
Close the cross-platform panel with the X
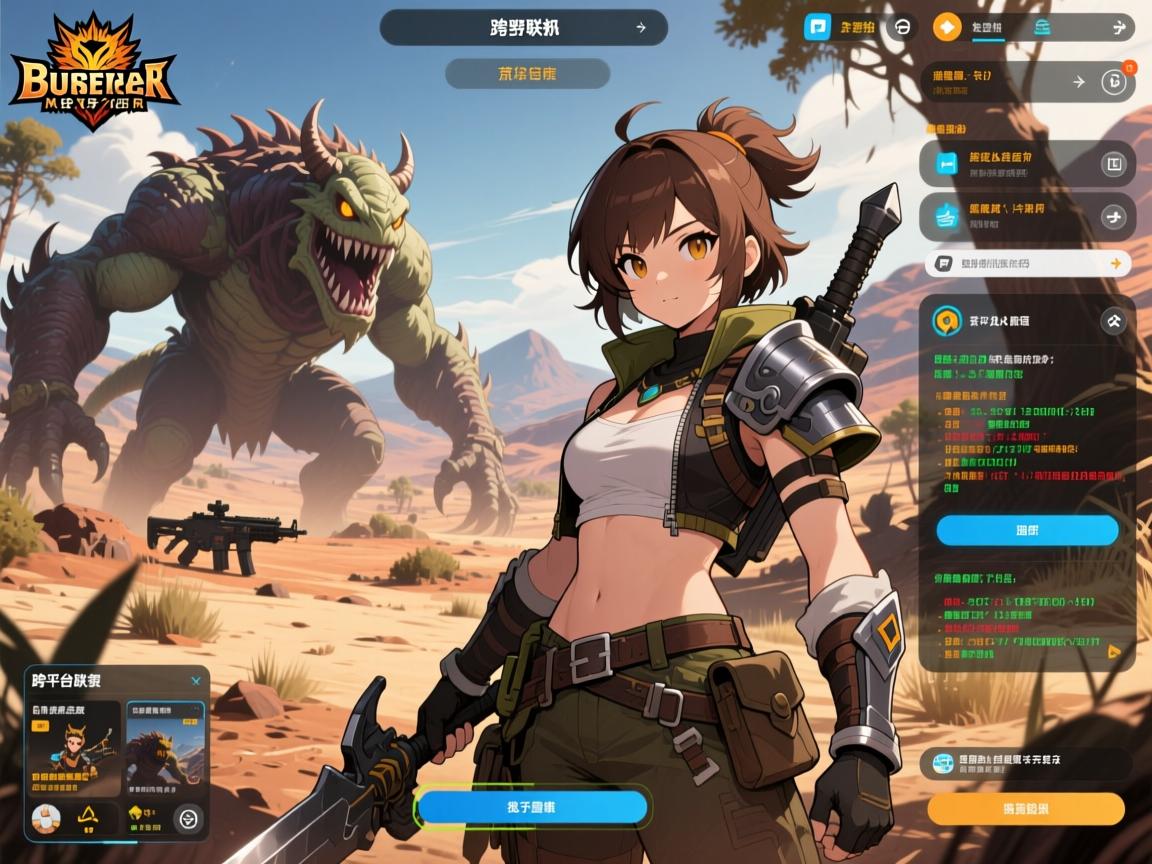click(x=196, y=681)
